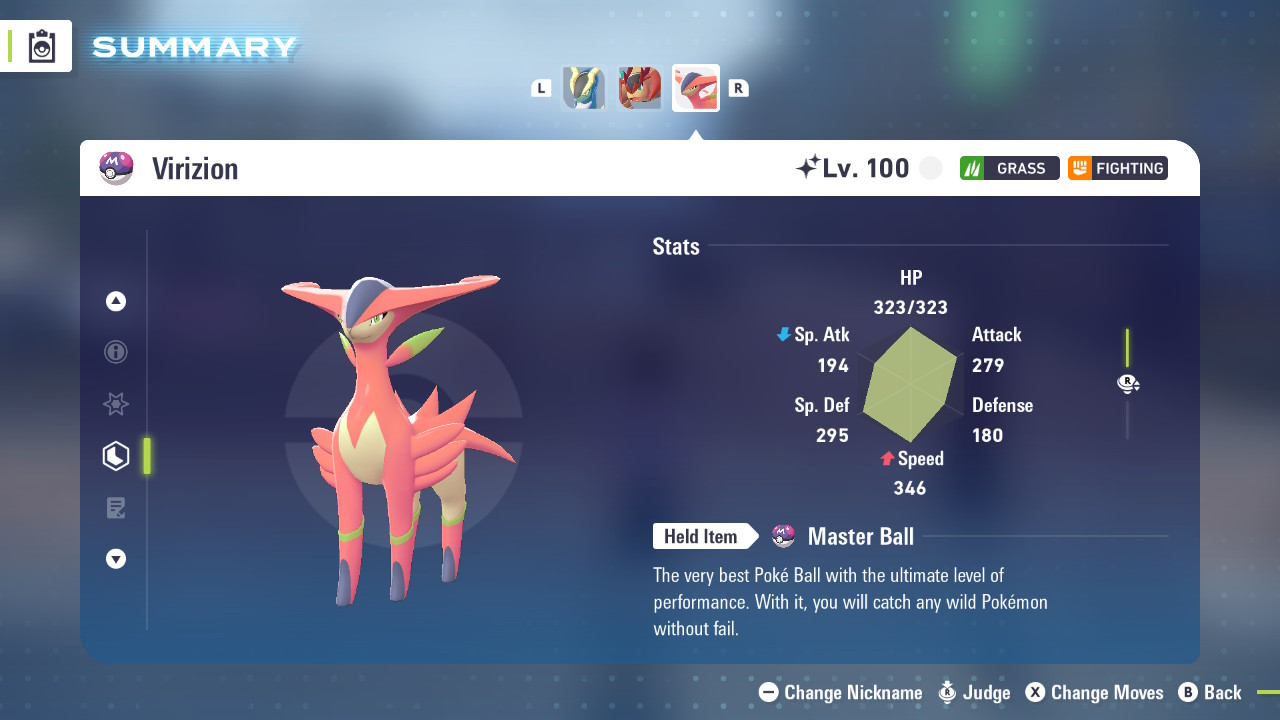
Task: Select the first party Pokémon thumbnail
Action: tap(584, 88)
